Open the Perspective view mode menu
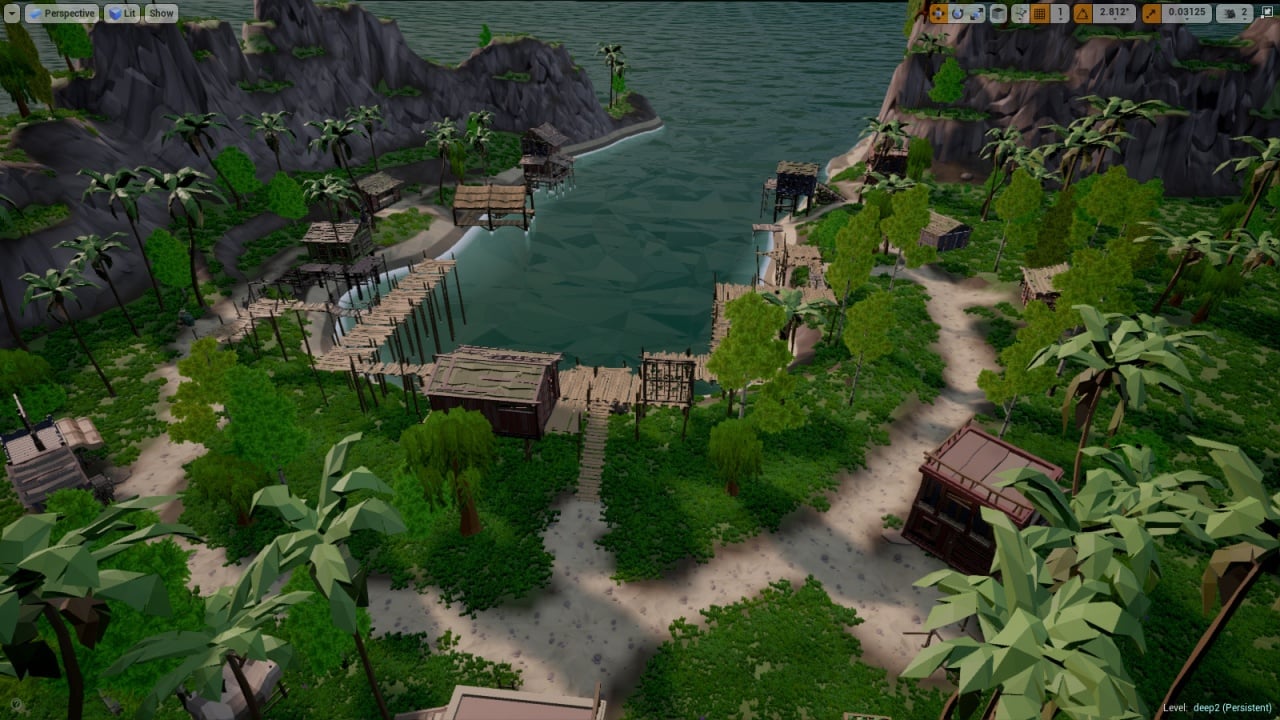 [62, 13]
